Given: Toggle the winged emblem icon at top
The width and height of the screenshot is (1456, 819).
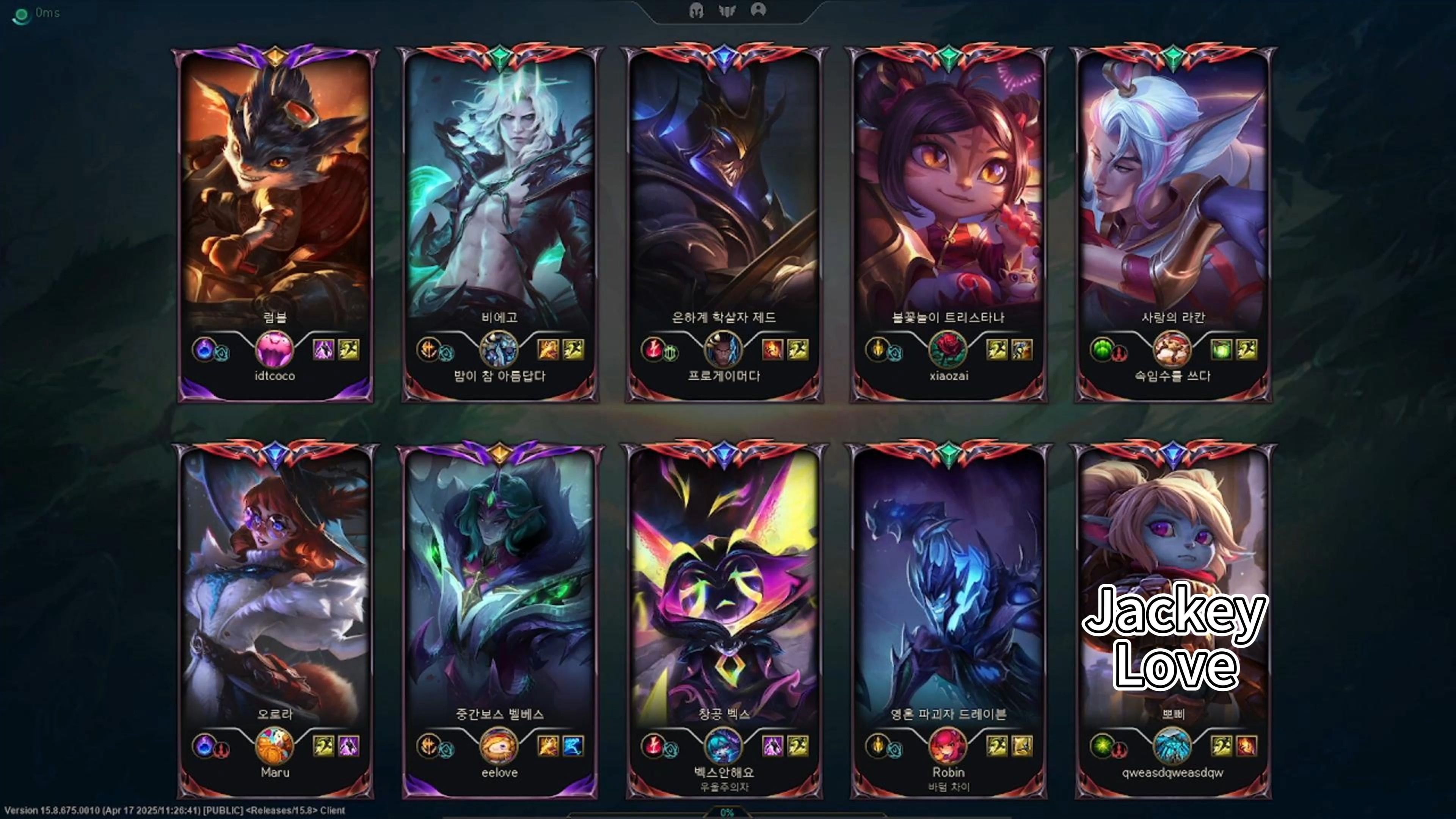Looking at the screenshot, I should pyautogui.click(x=727, y=10).
